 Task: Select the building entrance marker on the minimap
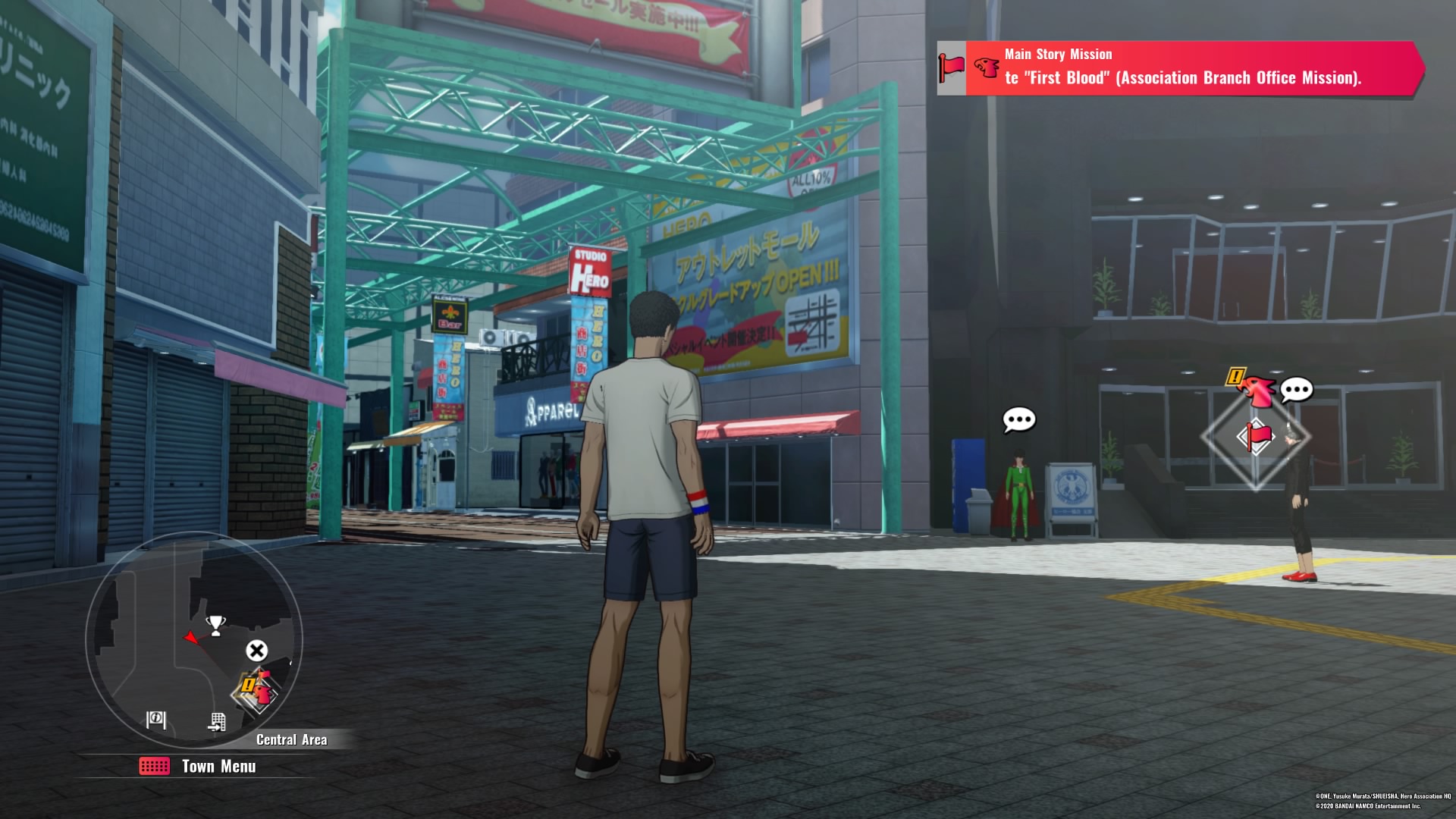pos(217,722)
